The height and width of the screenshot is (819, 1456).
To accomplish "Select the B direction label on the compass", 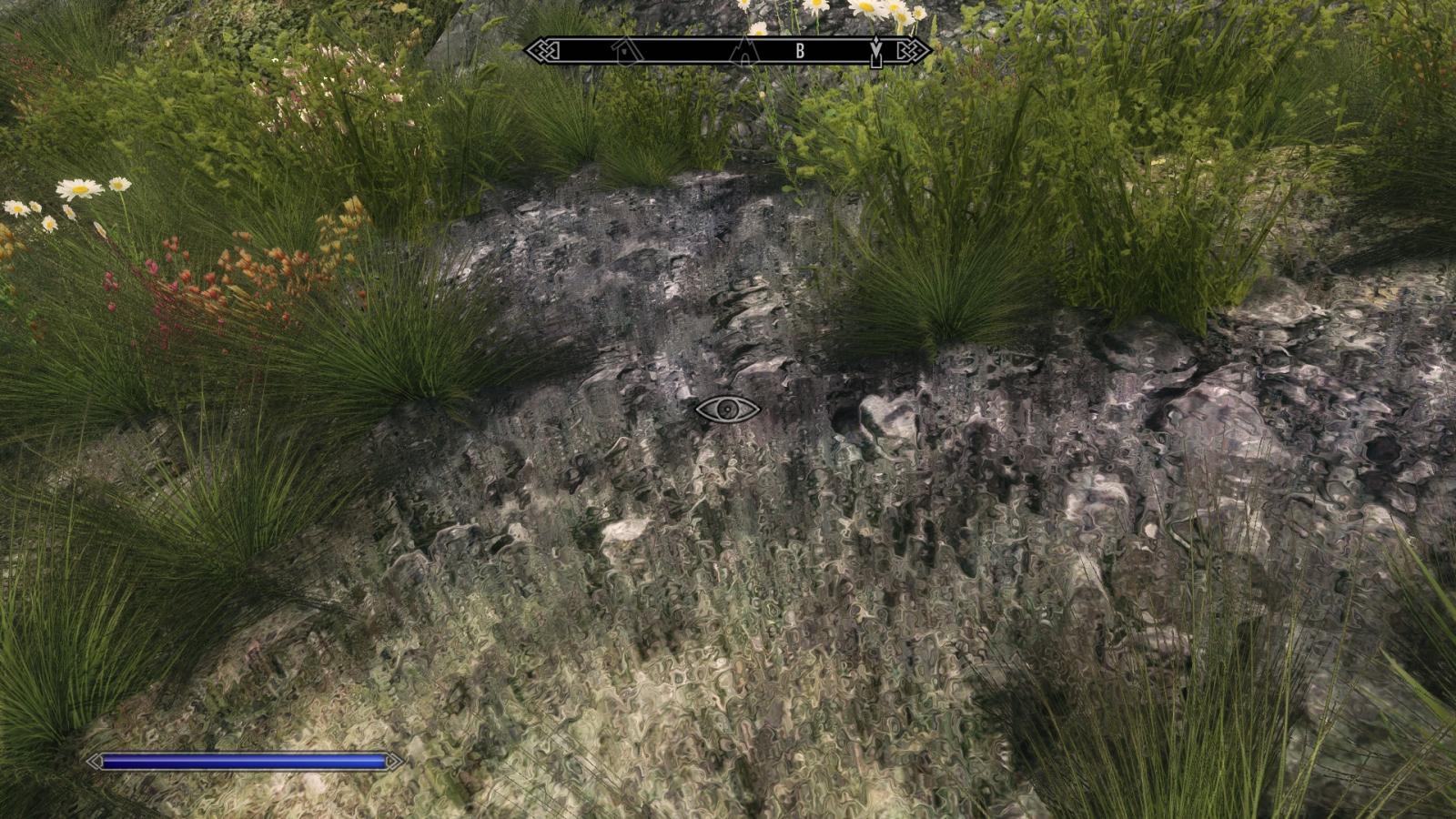I will pyautogui.click(x=799, y=50).
